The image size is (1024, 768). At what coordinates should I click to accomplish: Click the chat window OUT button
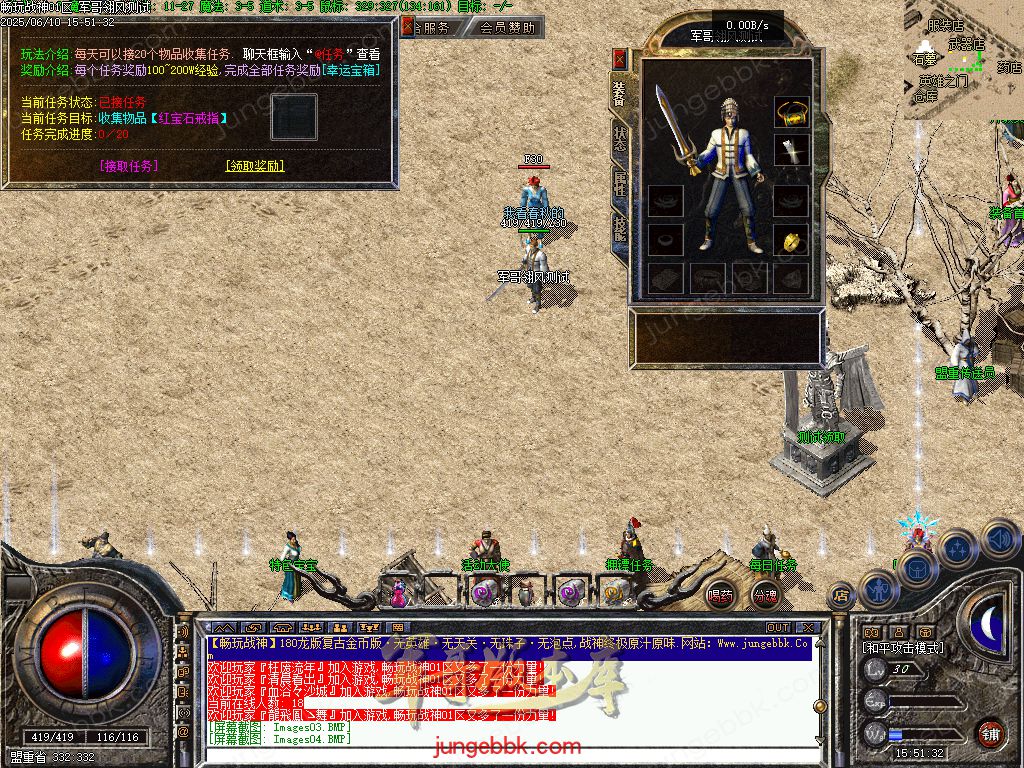(778, 628)
